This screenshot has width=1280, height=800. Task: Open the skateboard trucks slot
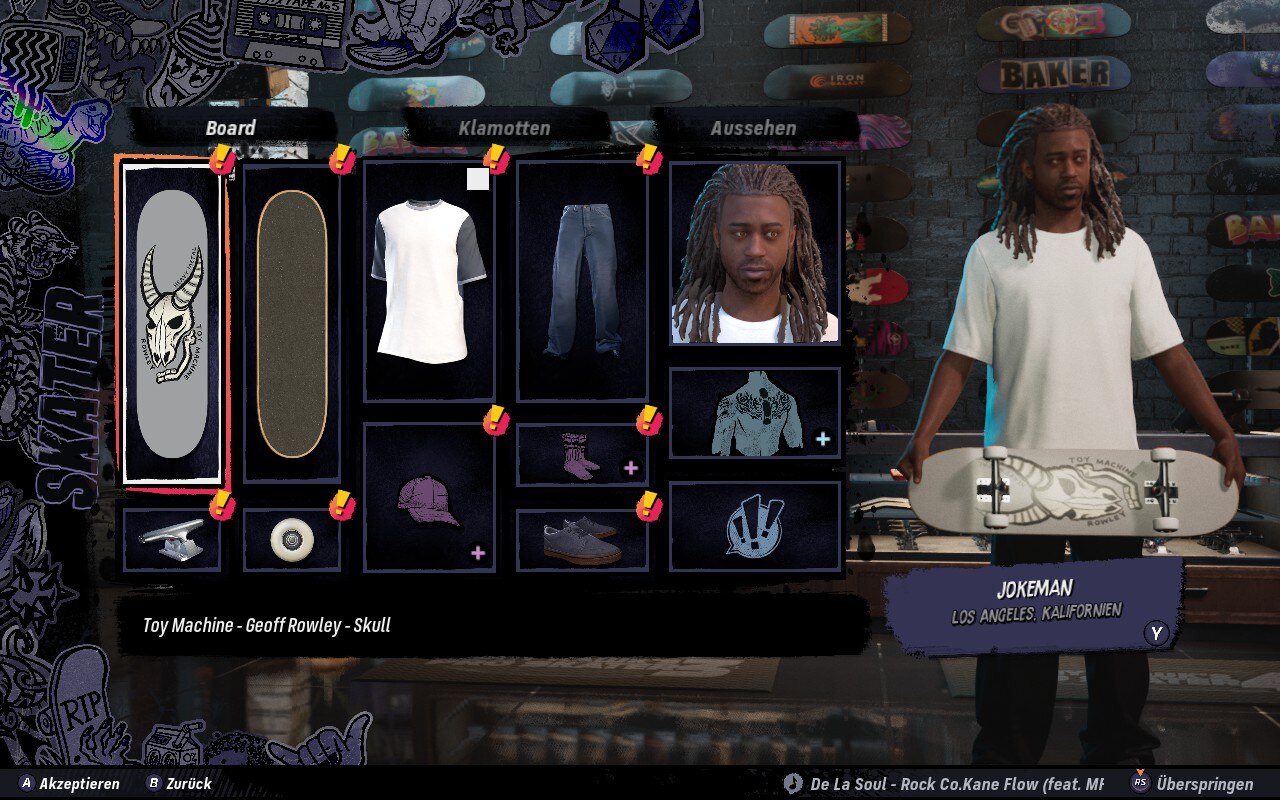tap(172, 539)
